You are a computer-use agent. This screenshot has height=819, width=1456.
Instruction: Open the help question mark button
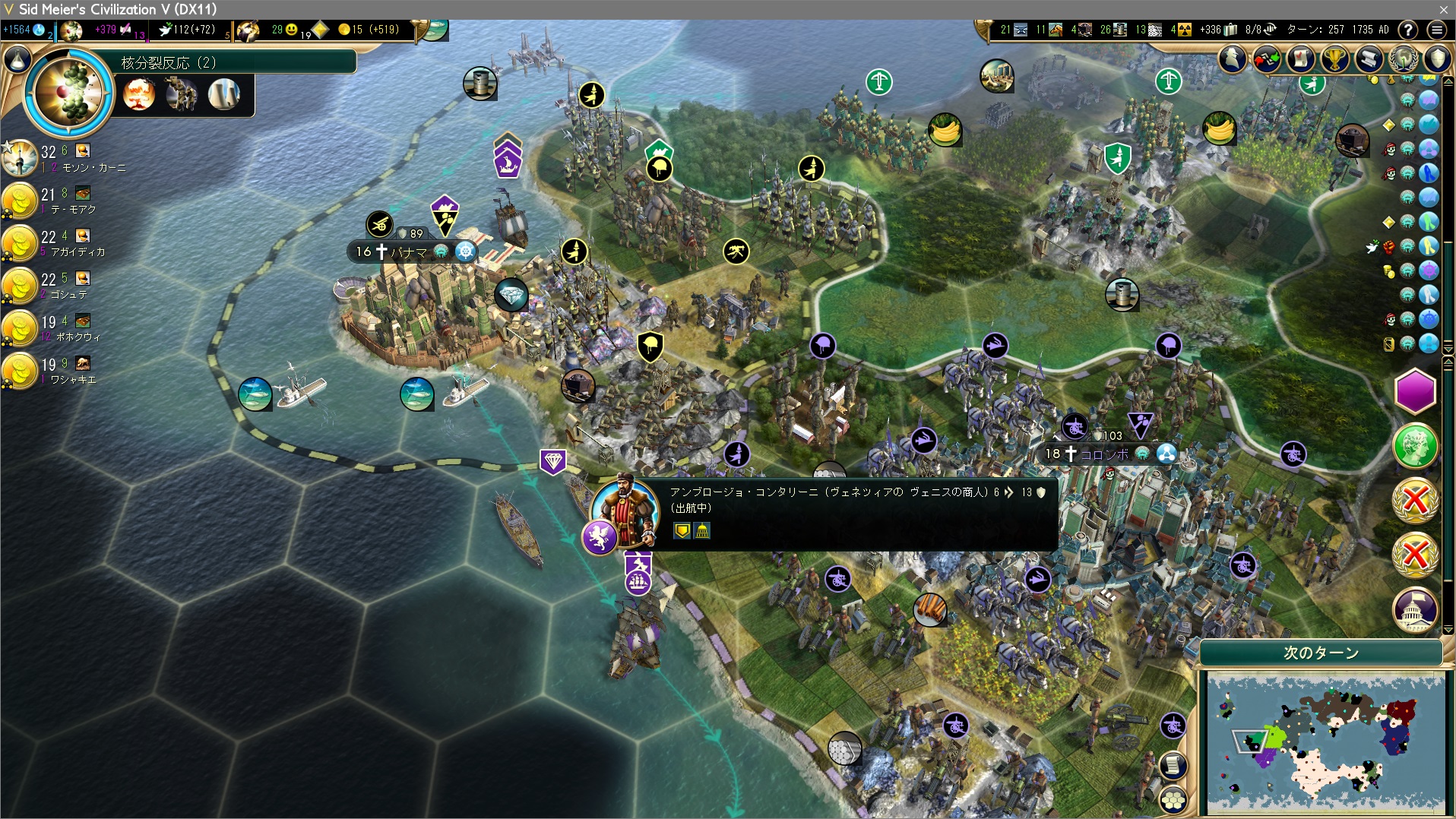1408,30
